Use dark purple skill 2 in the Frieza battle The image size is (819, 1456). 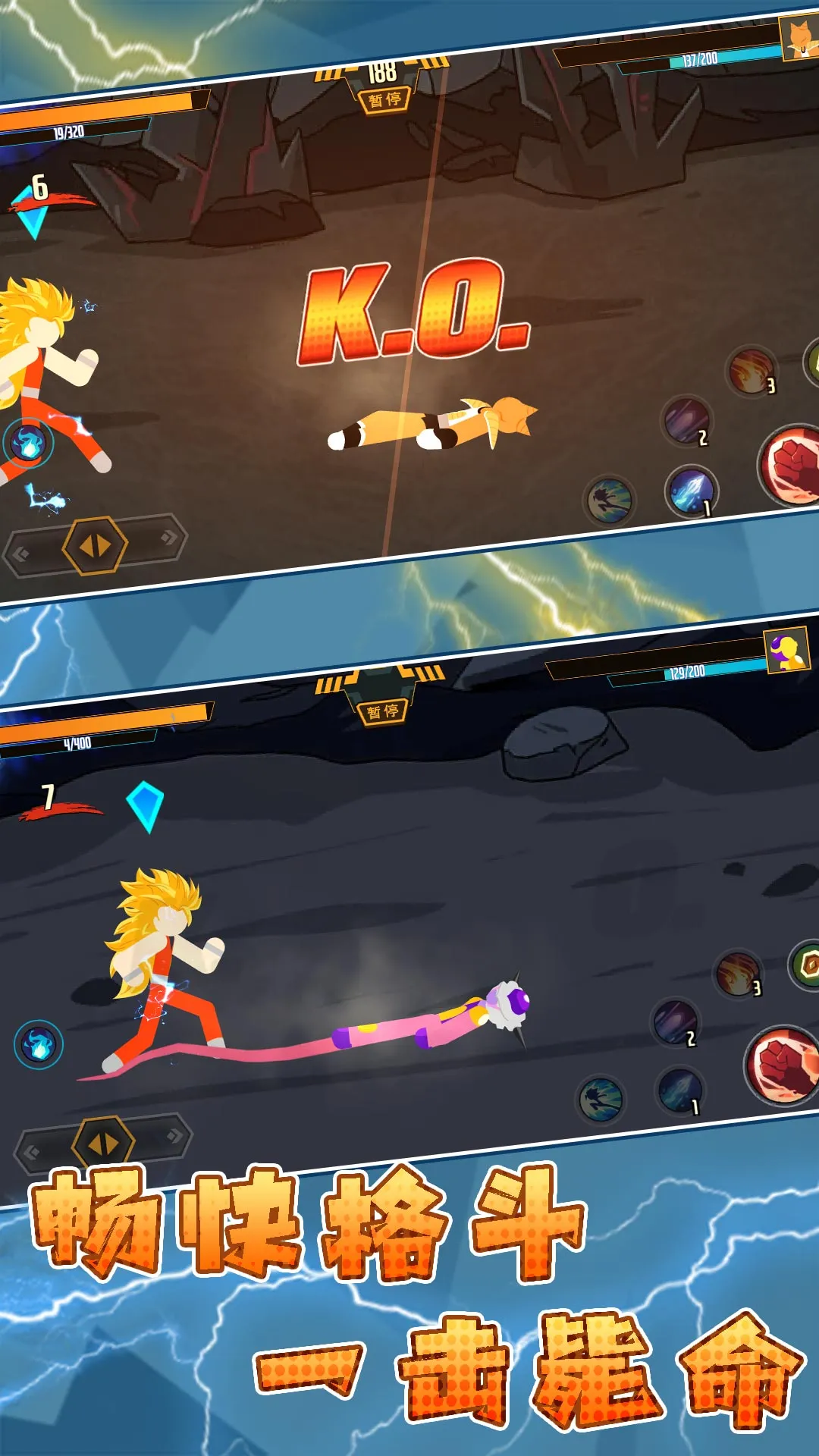[x=675, y=1023]
